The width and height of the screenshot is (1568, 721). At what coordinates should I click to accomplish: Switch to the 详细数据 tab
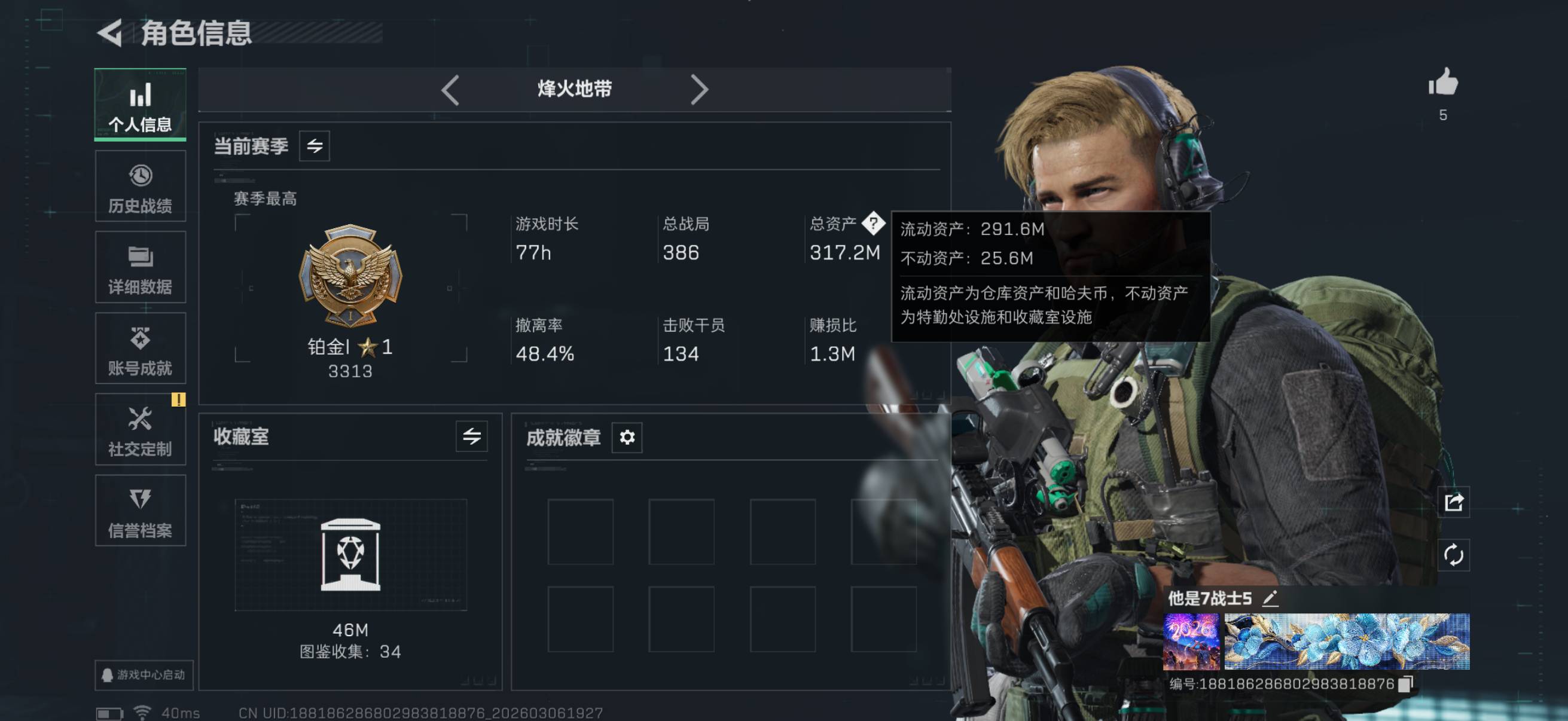pyautogui.click(x=140, y=268)
